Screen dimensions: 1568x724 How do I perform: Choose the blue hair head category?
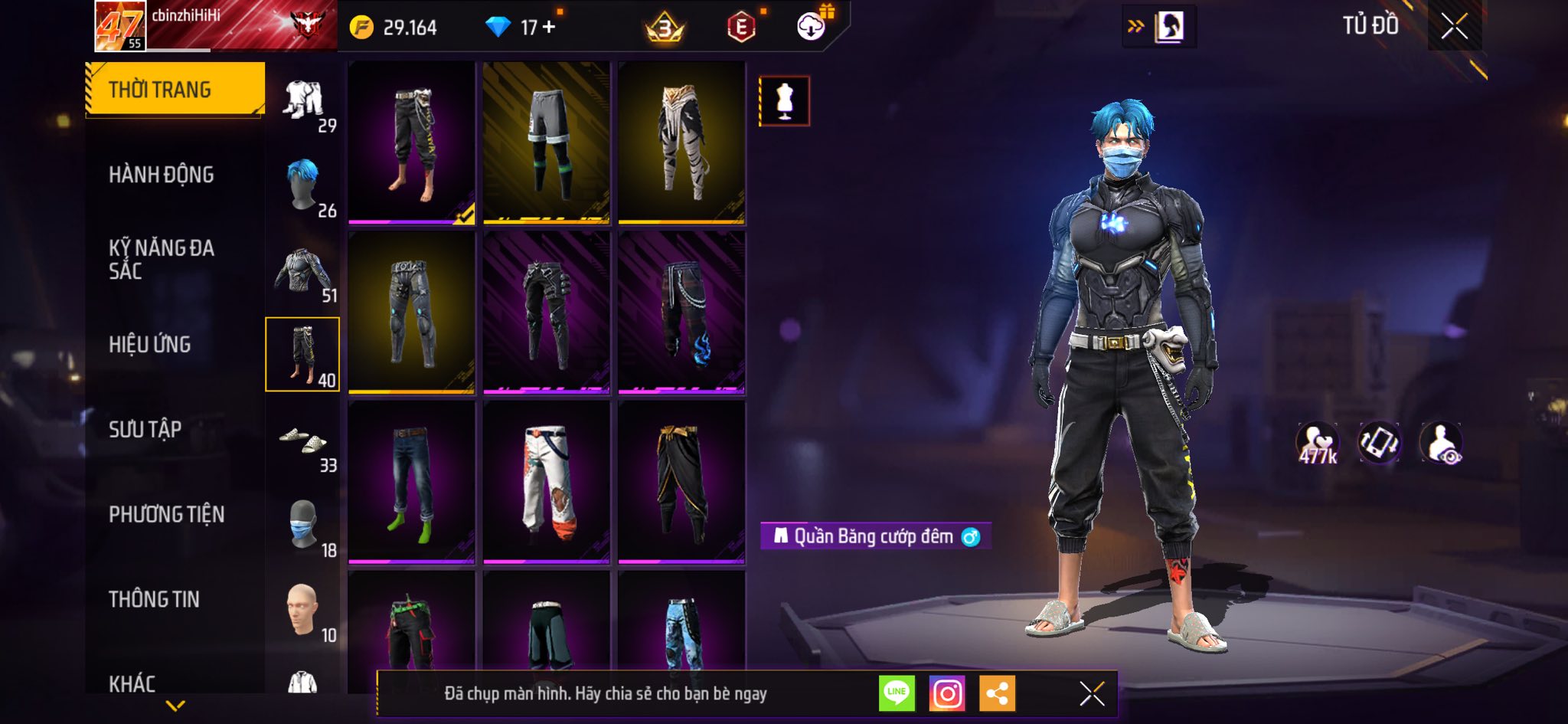coord(303,185)
